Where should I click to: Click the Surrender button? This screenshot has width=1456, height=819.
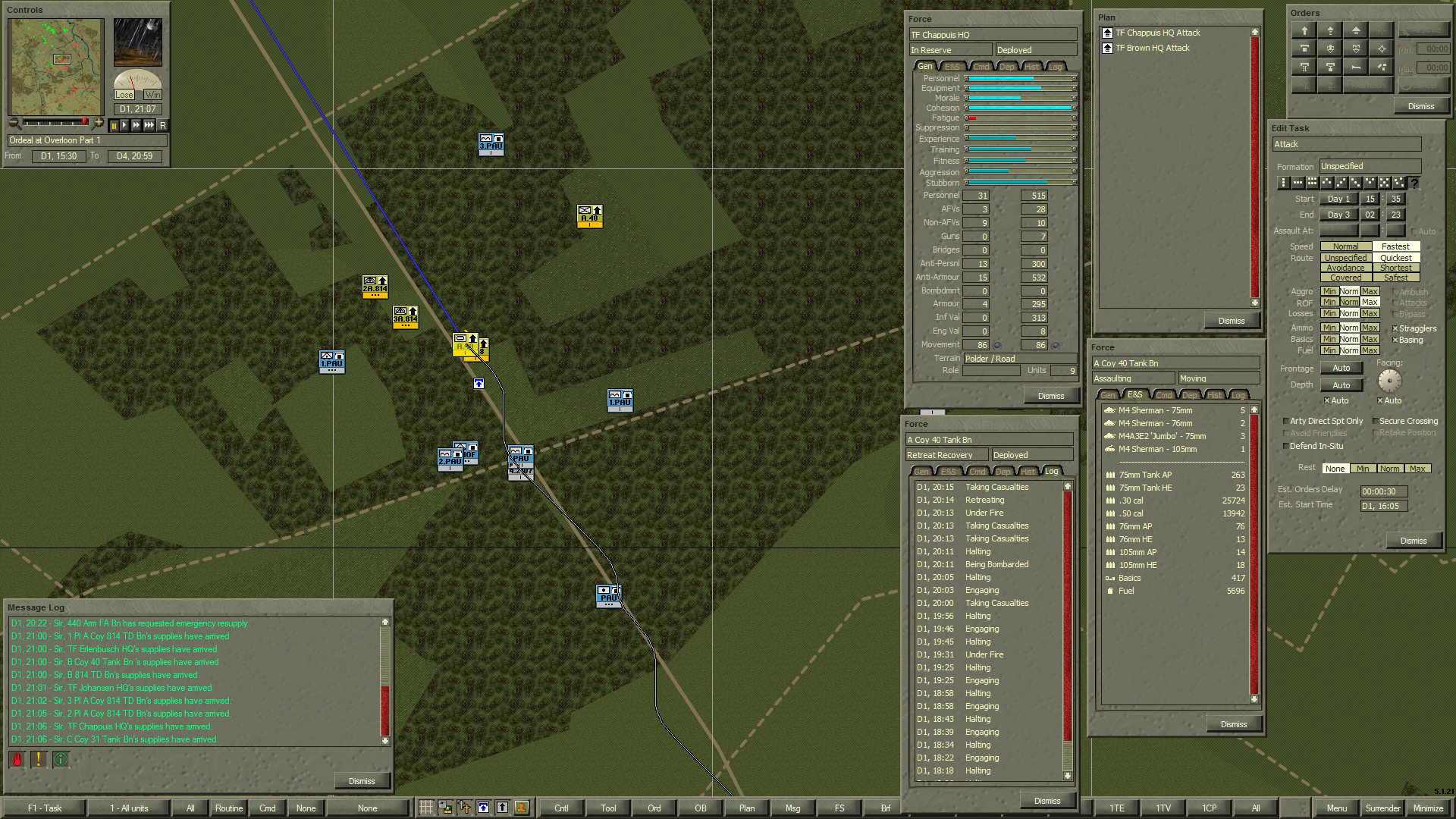click(1382, 808)
